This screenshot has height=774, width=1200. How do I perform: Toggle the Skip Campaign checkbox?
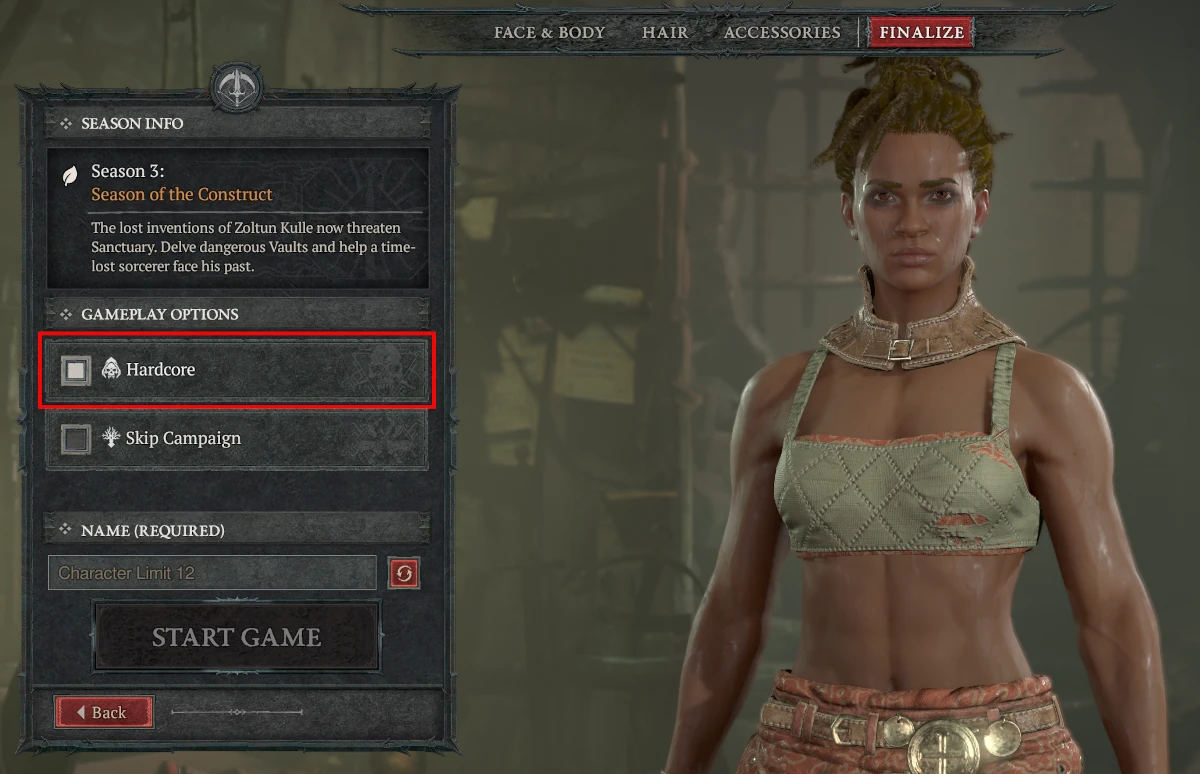(x=75, y=439)
